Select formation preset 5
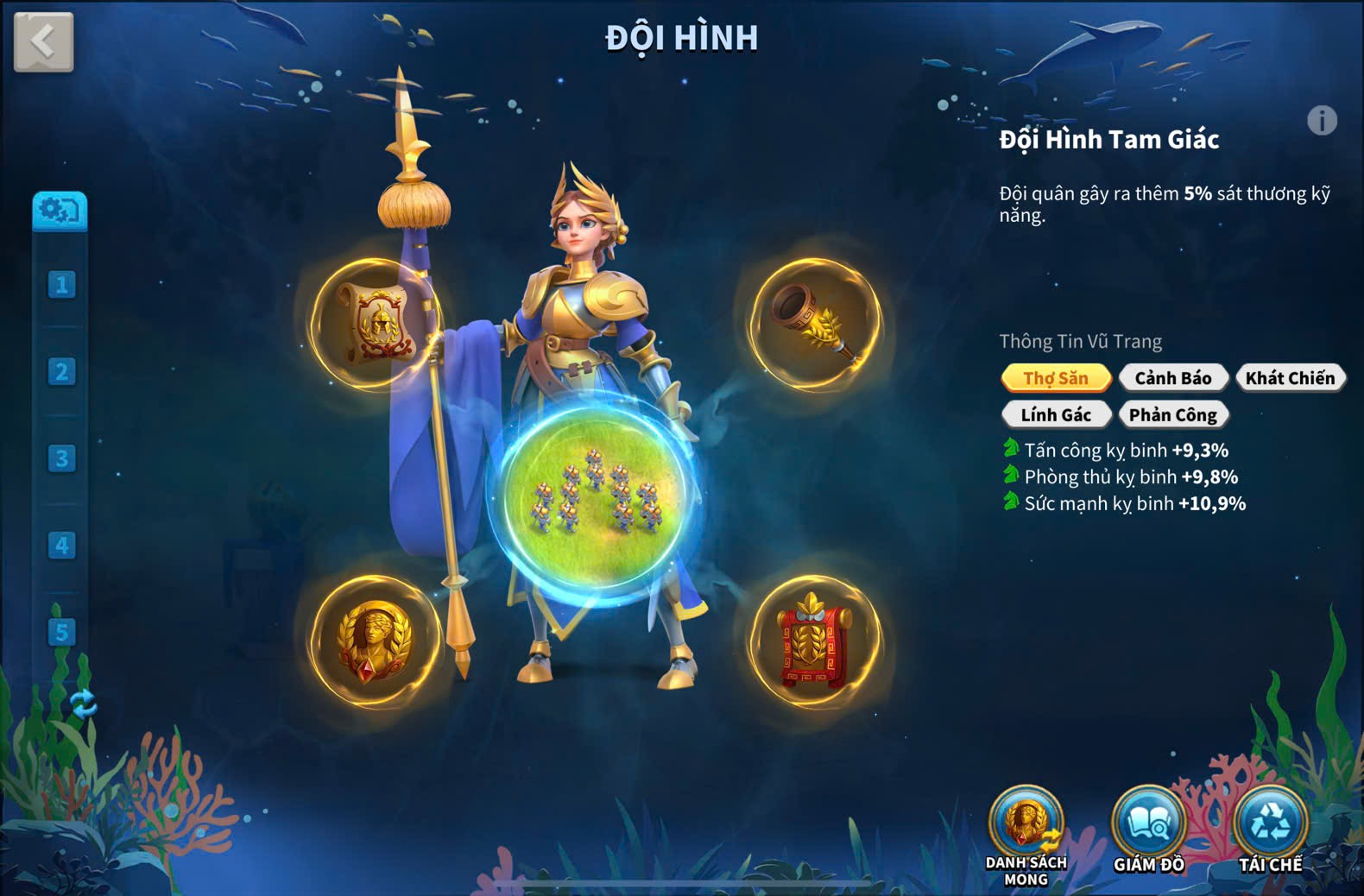 point(61,632)
